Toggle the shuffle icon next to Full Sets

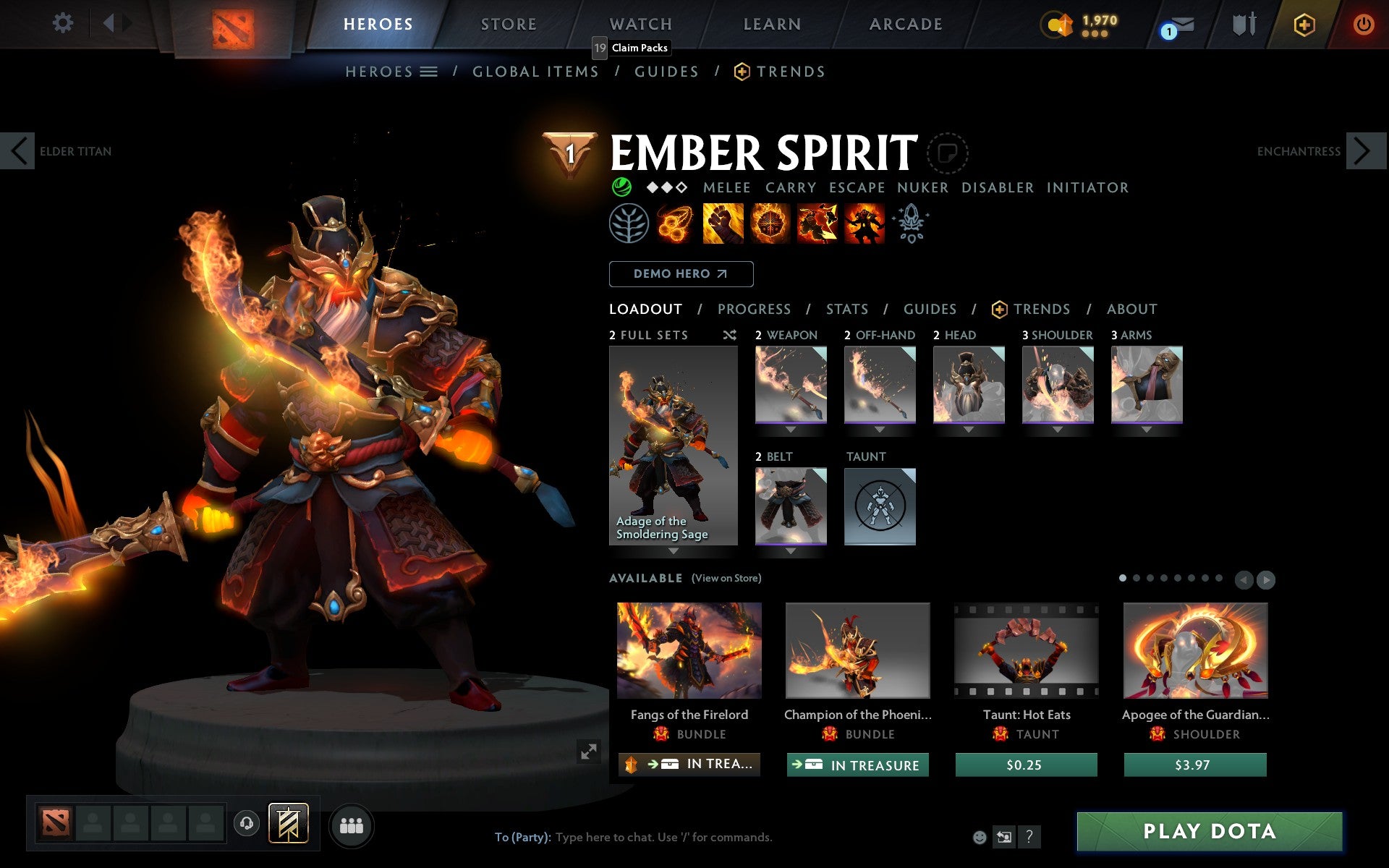tap(729, 335)
